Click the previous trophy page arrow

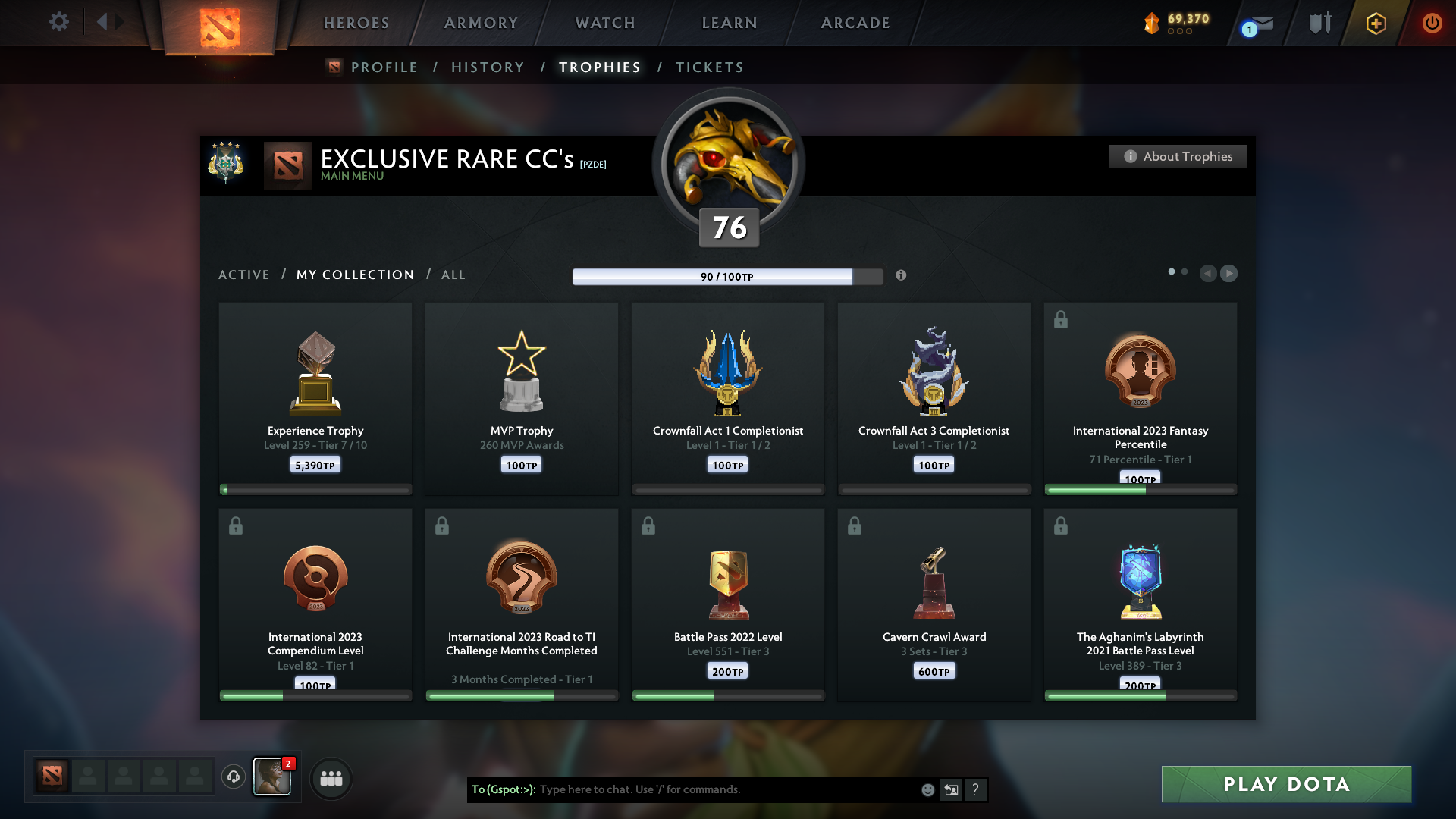tap(1209, 273)
